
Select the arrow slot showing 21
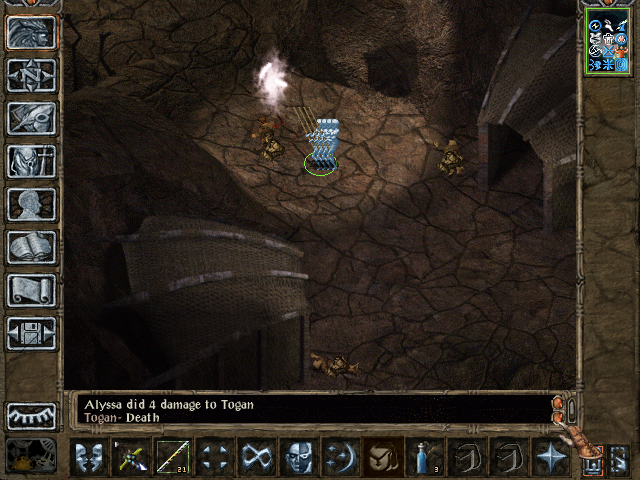[x=174, y=457]
